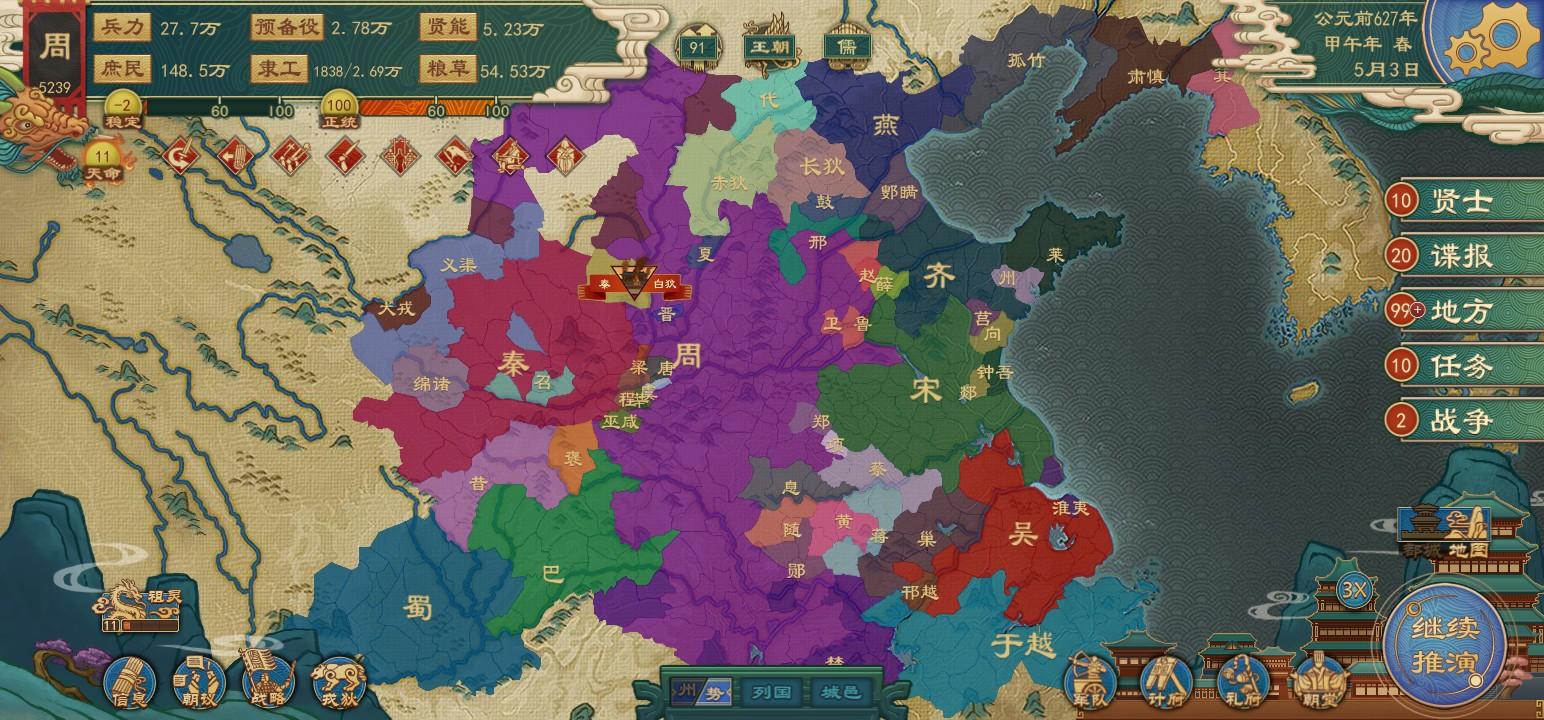Image resolution: width=1544 pixels, height=720 pixels.
Task: Expand the 任务 task list
Action: click(1449, 366)
